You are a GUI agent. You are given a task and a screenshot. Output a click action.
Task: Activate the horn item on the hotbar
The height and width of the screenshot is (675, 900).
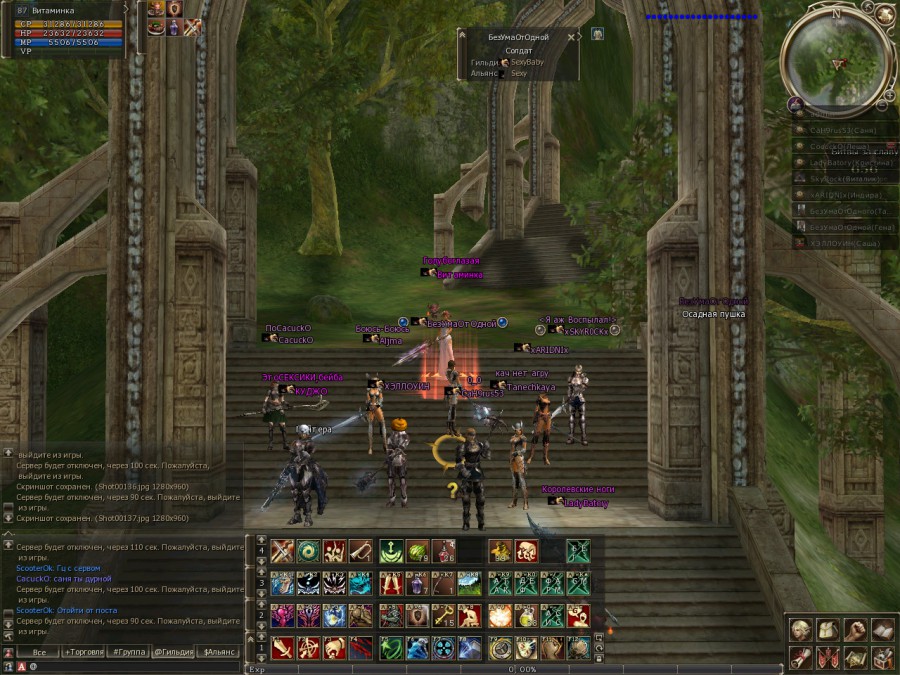363,551
